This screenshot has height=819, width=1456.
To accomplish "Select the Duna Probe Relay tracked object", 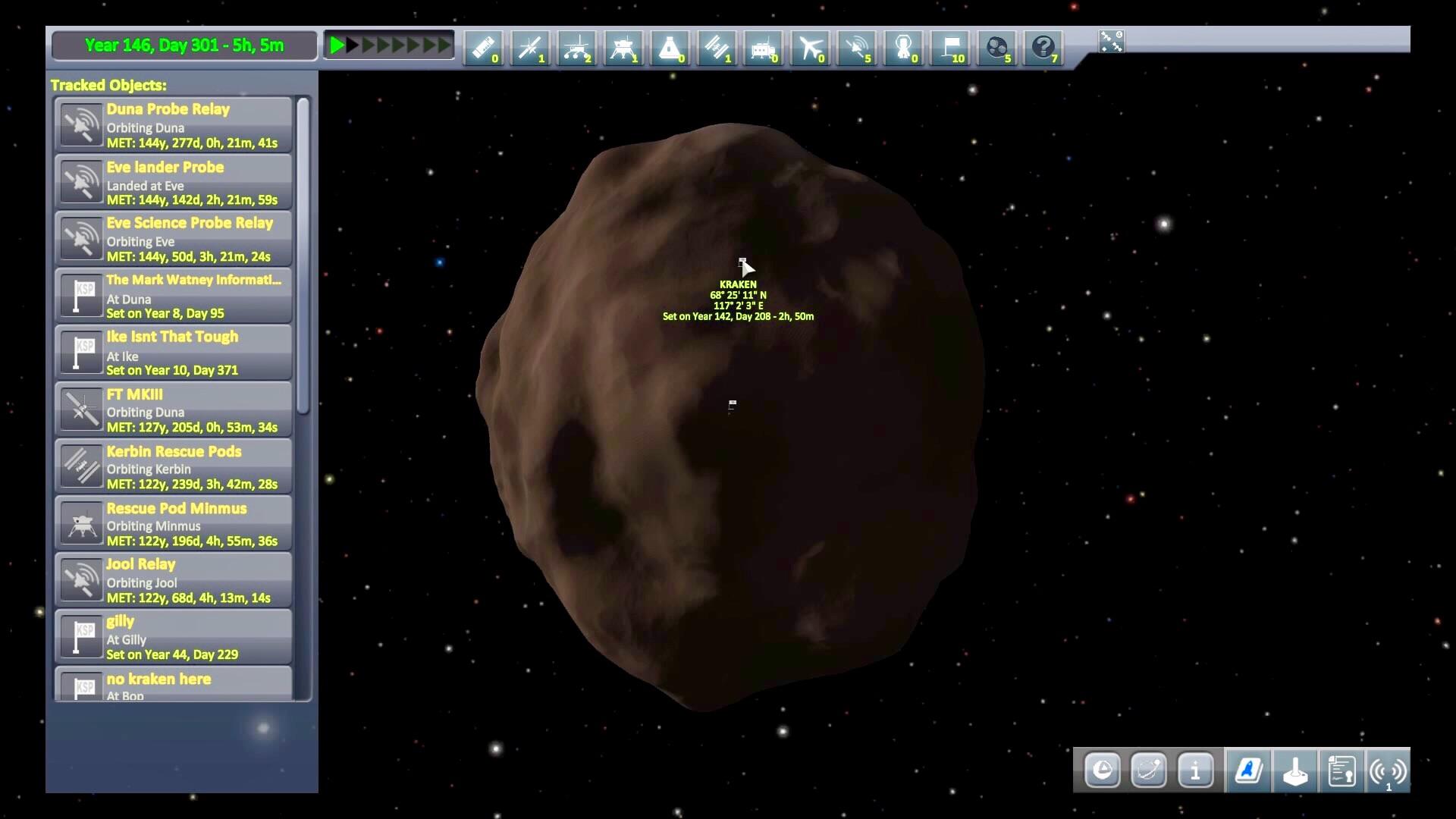I will pos(173,124).
